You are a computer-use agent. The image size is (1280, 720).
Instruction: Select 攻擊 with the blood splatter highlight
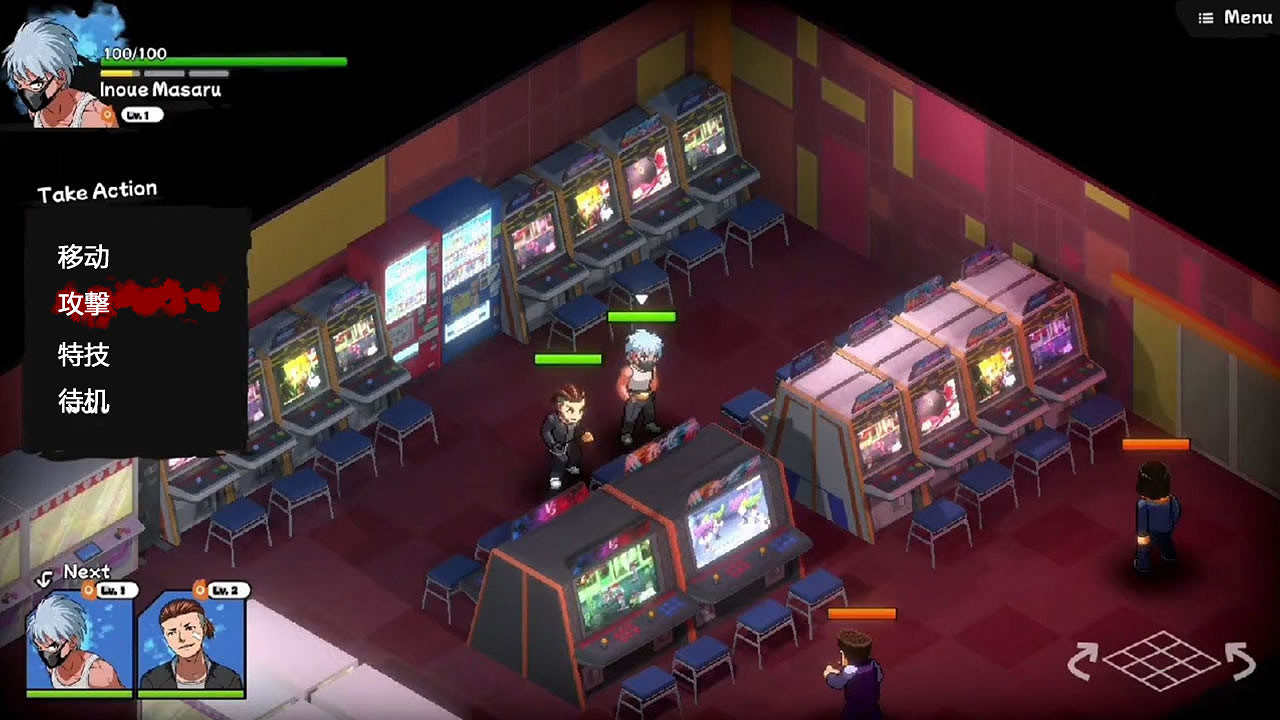[x=82, y=306]
